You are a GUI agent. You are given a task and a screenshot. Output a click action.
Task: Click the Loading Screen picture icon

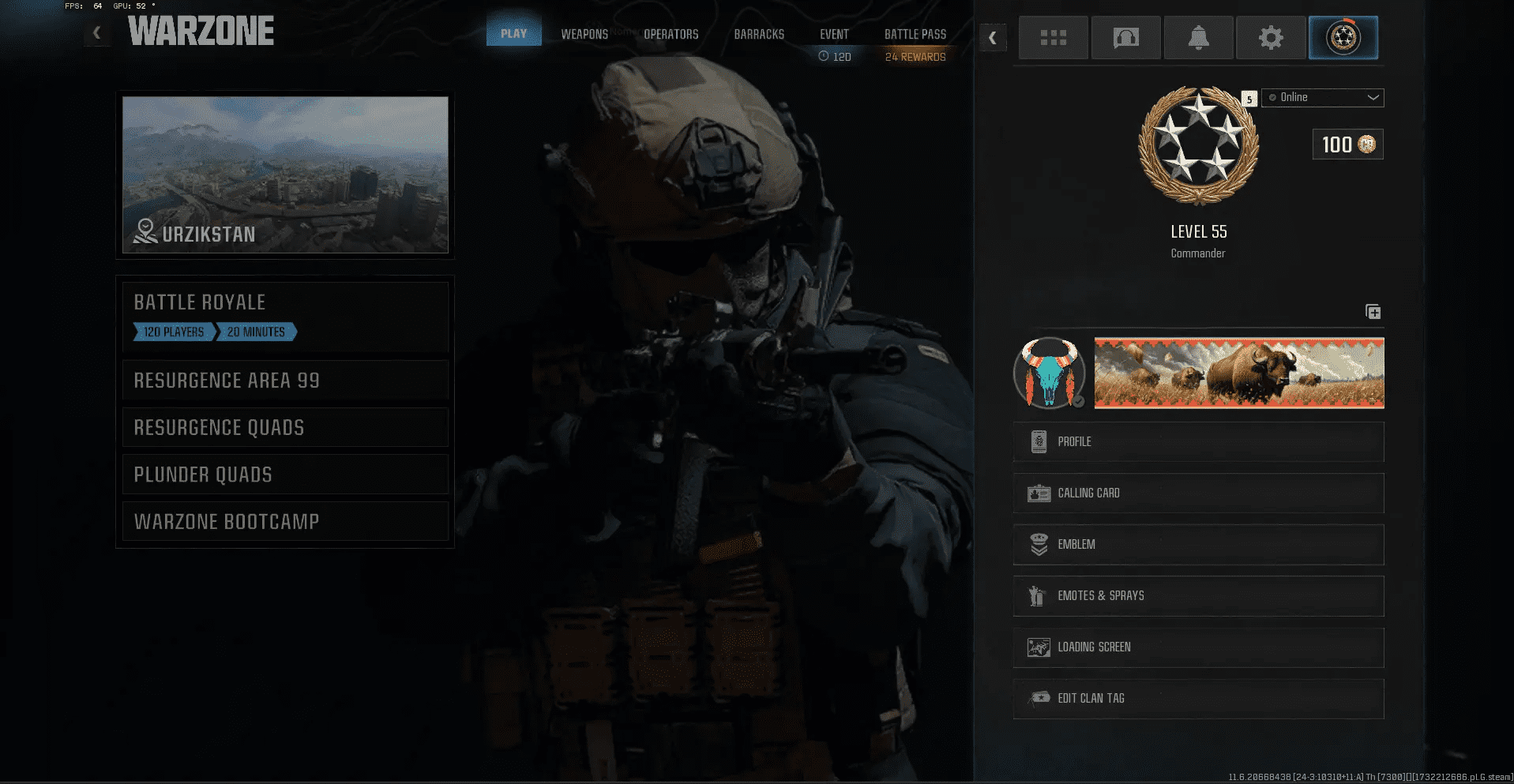(x=1038, y=647)
